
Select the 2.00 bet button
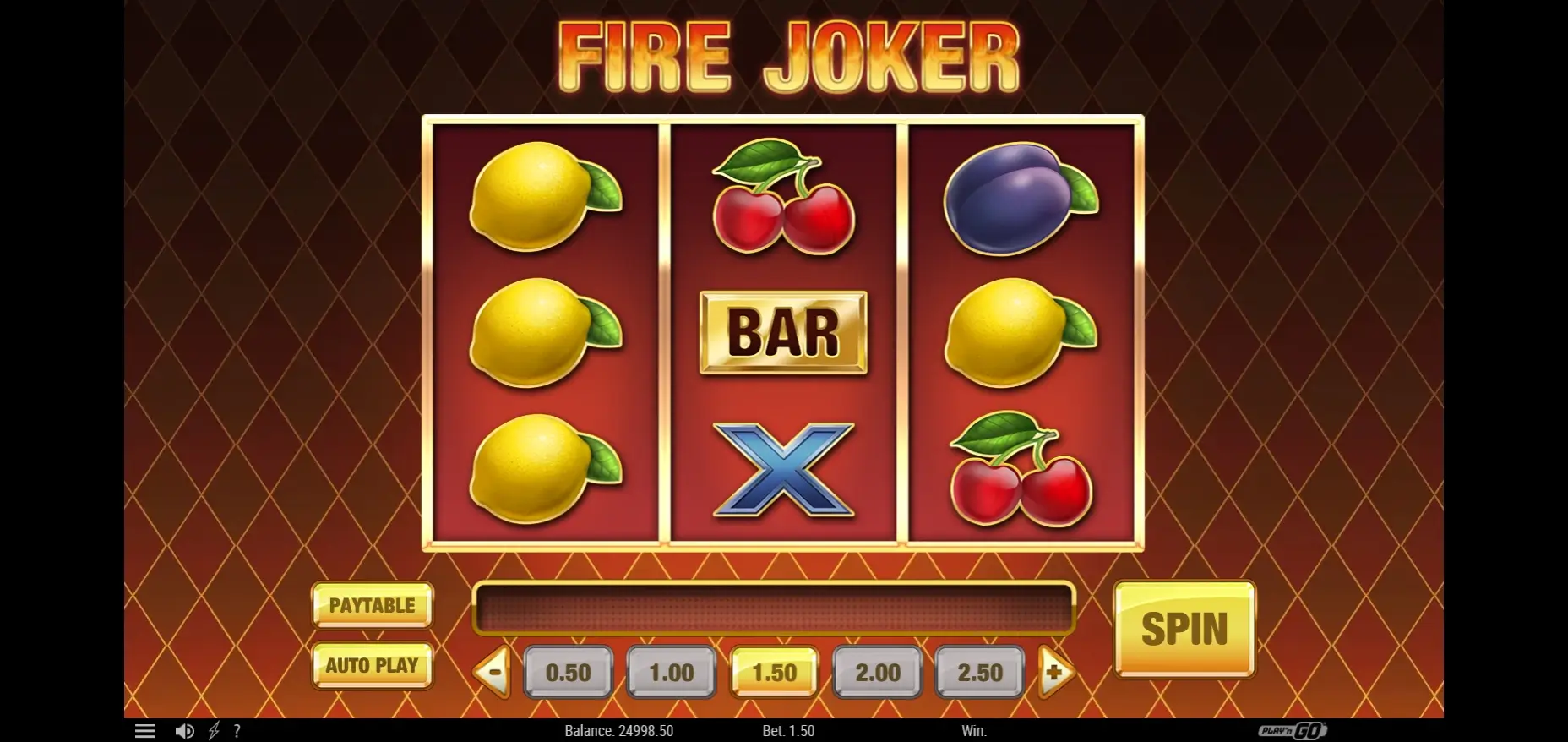coord(877,672)
